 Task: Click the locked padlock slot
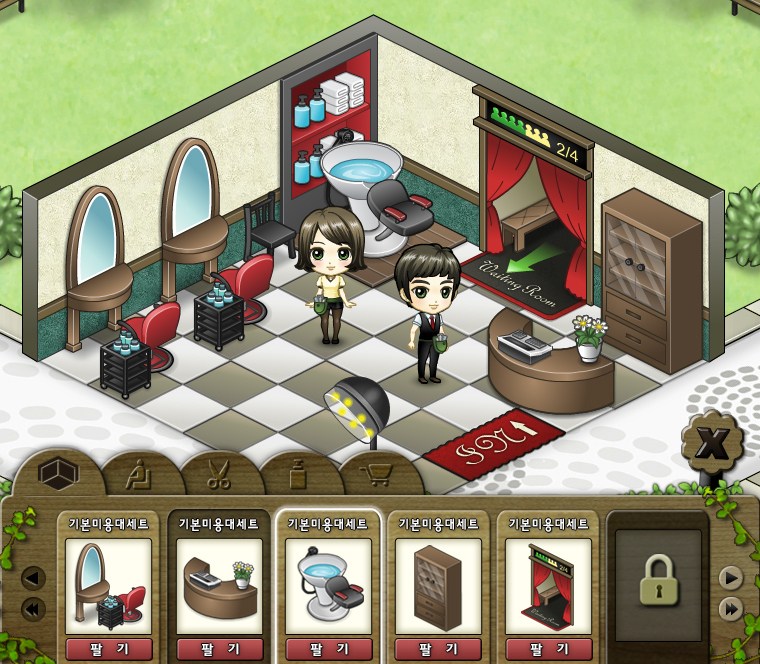658,580
